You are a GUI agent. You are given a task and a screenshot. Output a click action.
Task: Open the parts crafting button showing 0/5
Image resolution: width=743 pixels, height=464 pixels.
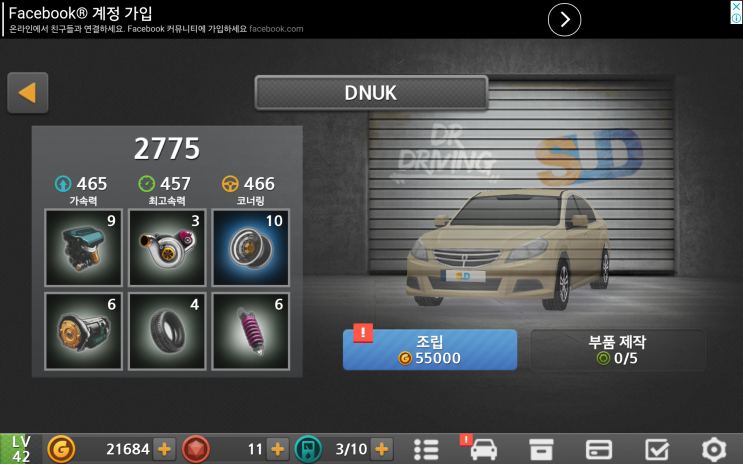click(617, 349)
